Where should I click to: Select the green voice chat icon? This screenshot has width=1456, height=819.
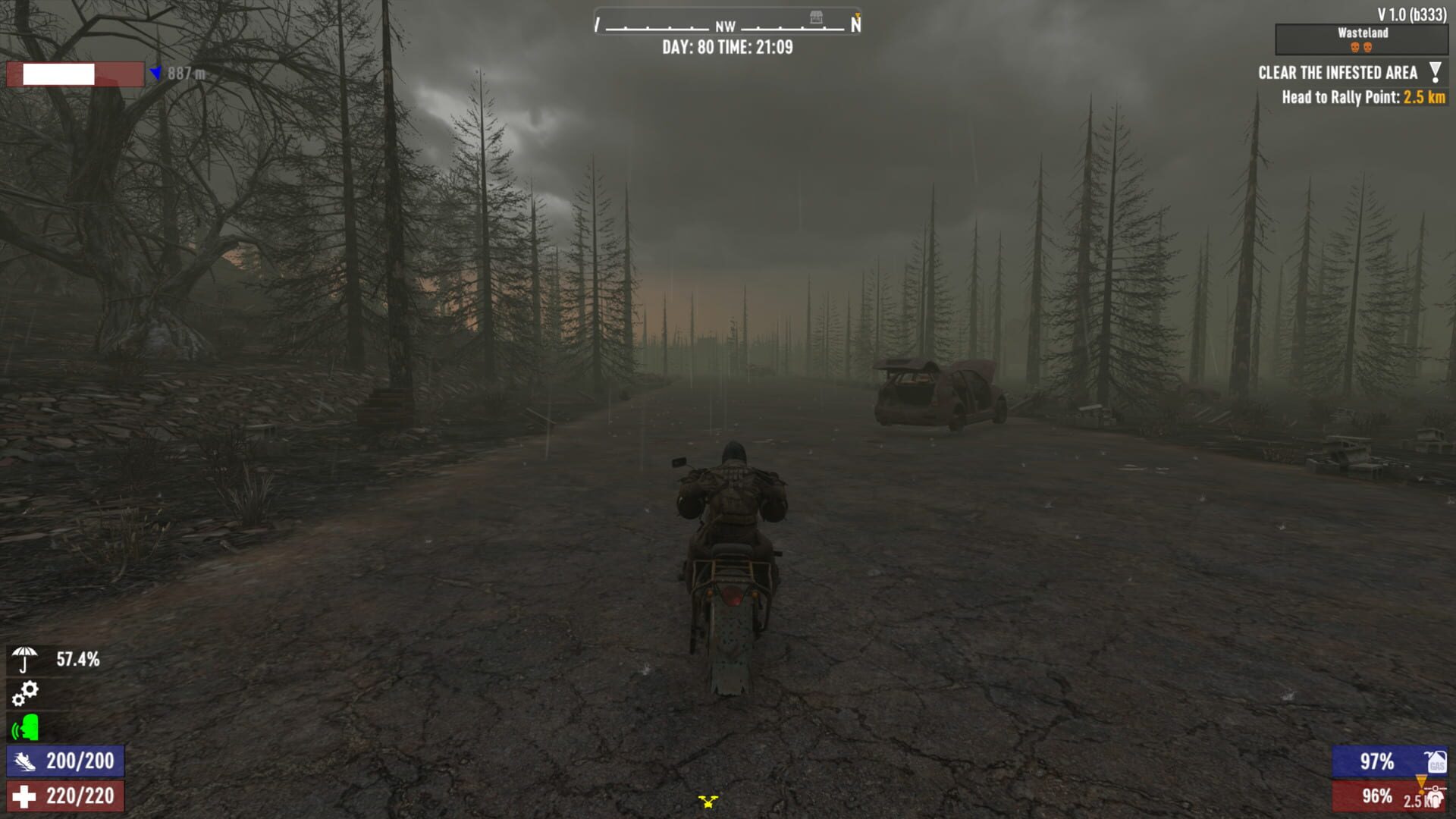24,728
